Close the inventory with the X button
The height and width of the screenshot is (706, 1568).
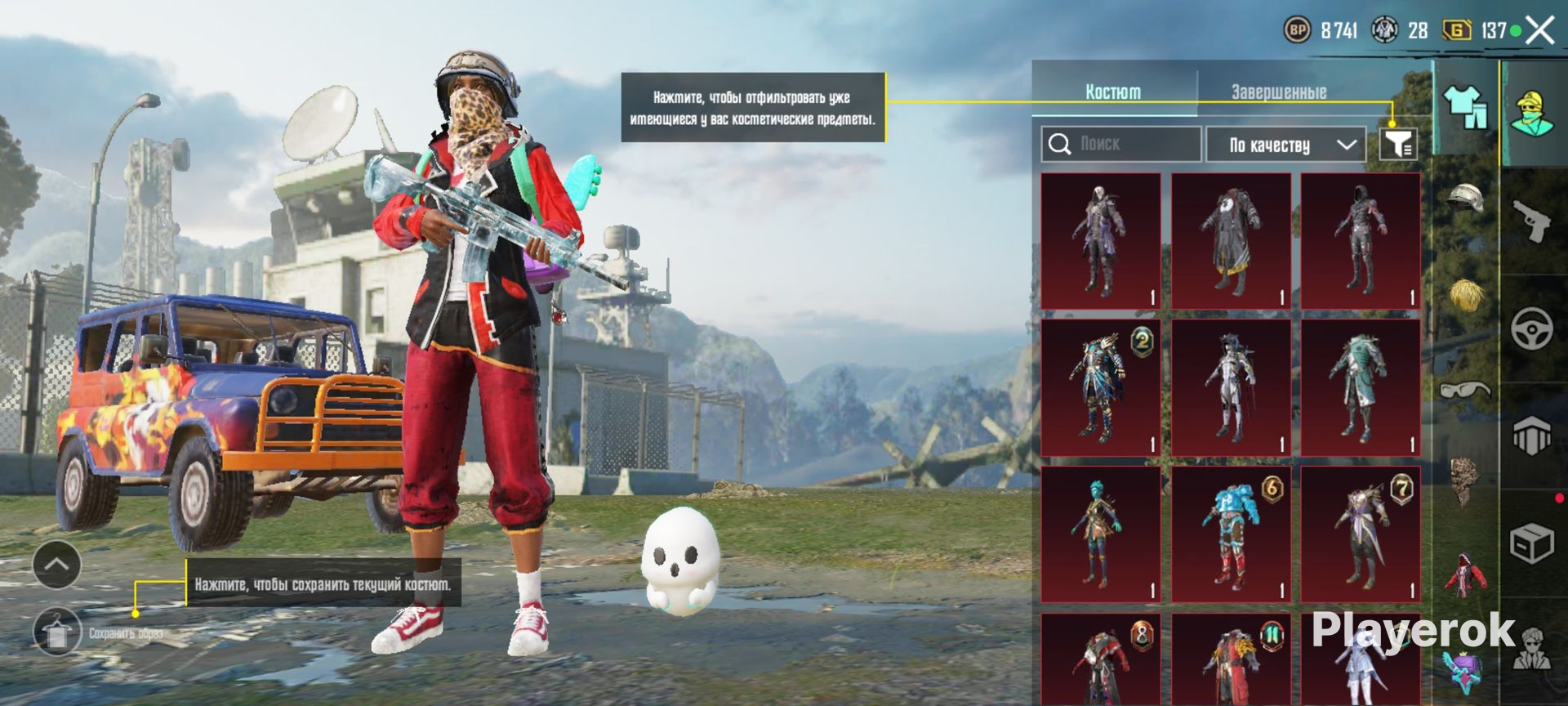pos(1540,31)
